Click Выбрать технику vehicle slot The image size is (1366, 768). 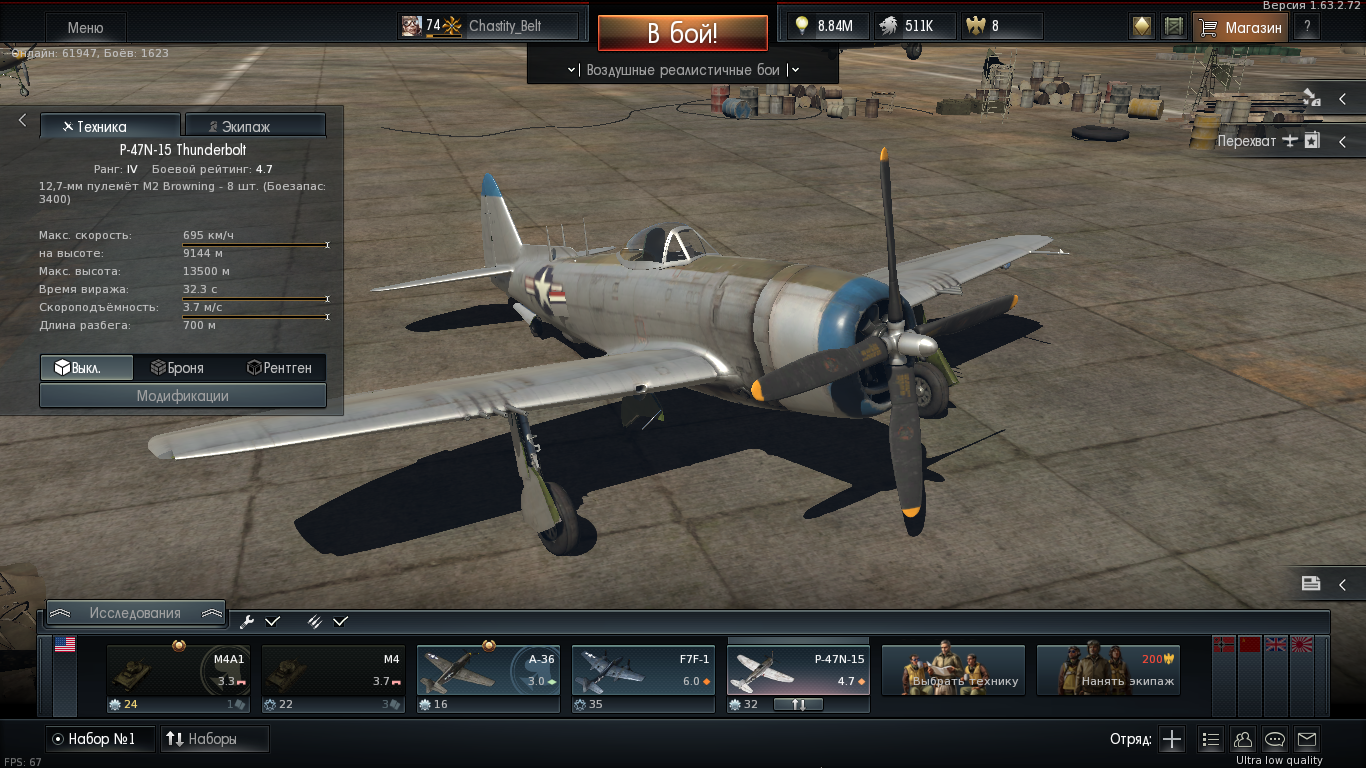click(953, 669)
